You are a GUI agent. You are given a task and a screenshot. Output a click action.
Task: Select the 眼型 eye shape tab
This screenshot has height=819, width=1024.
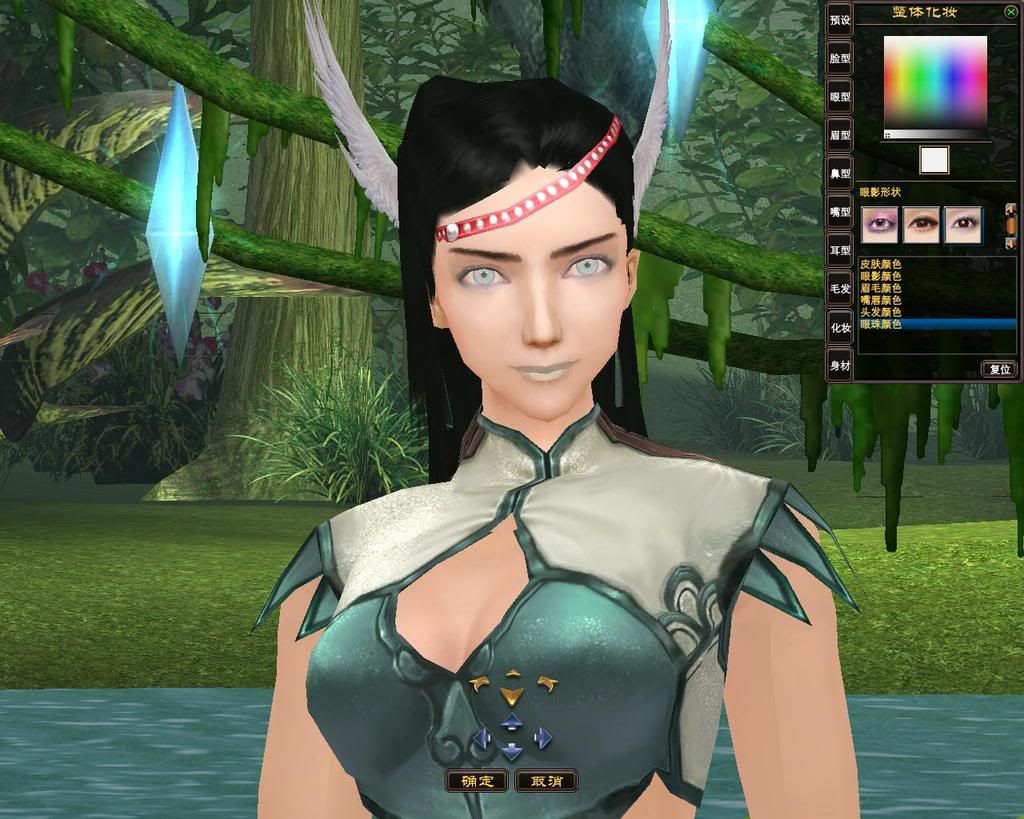click(x=840, y=97)
